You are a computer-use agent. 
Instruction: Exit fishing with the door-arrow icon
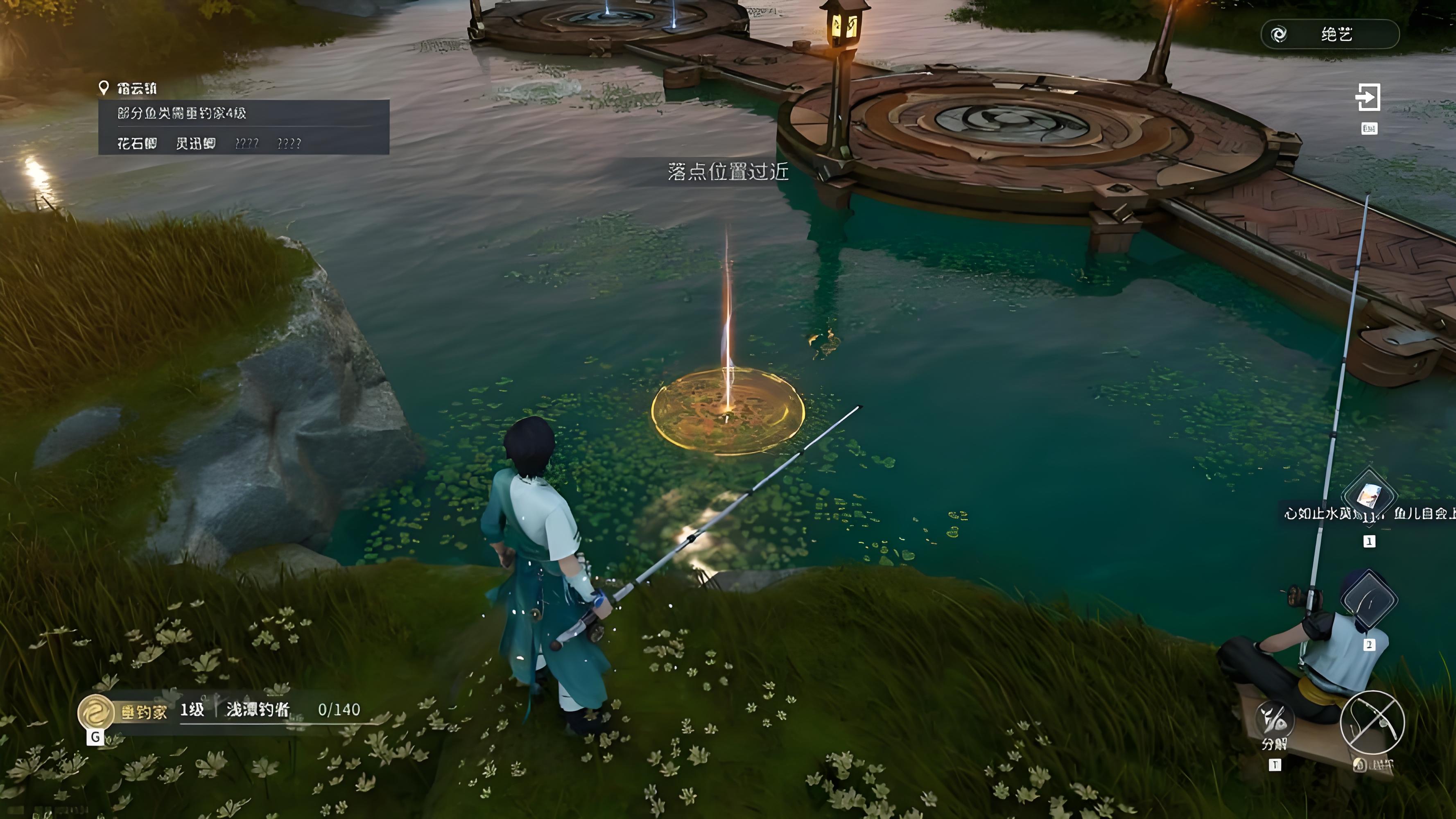tap(1368, 97)
